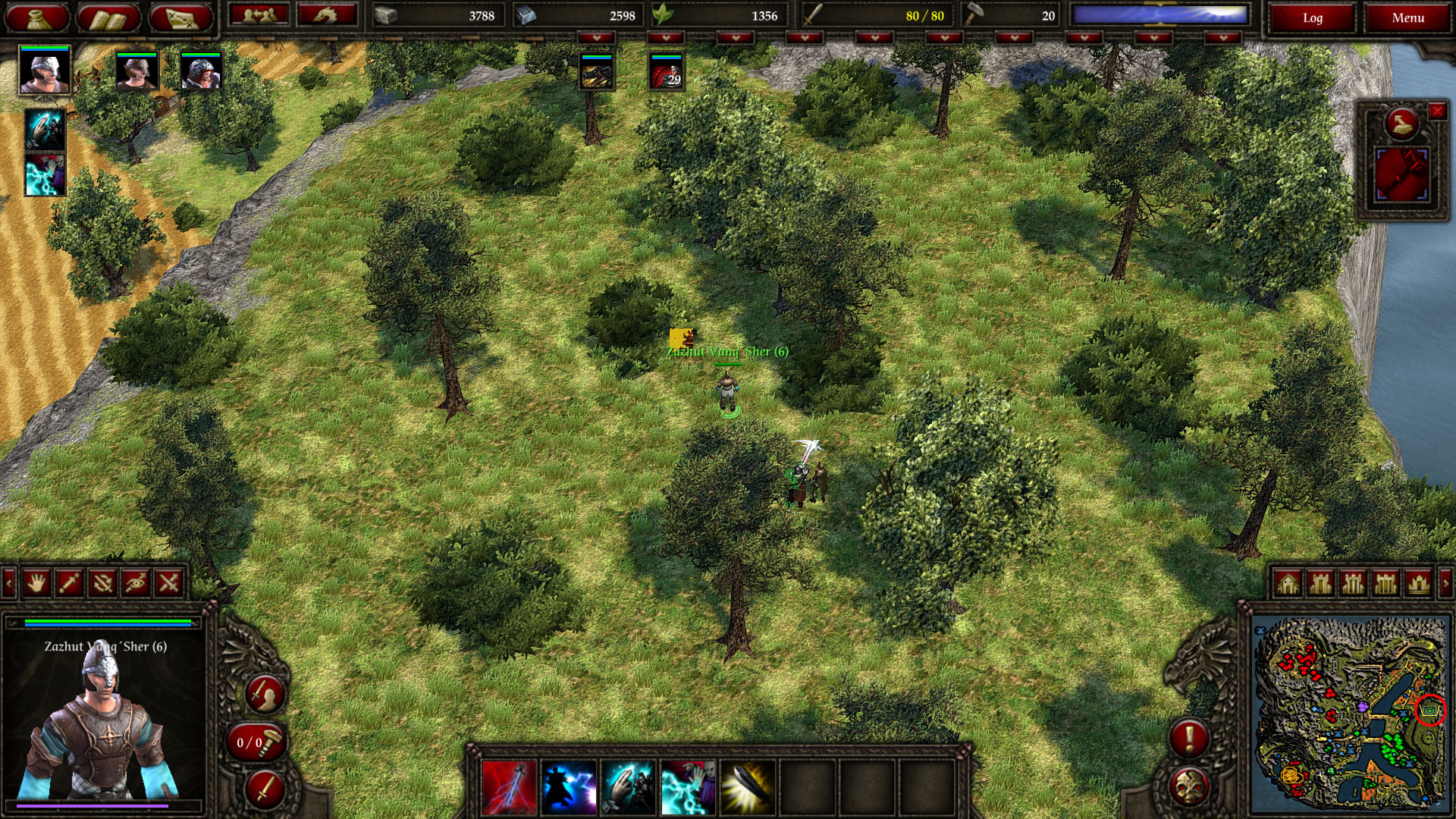Click the crown building button
This screenshot has width=1456, height=819.
tap(1418, 583)
